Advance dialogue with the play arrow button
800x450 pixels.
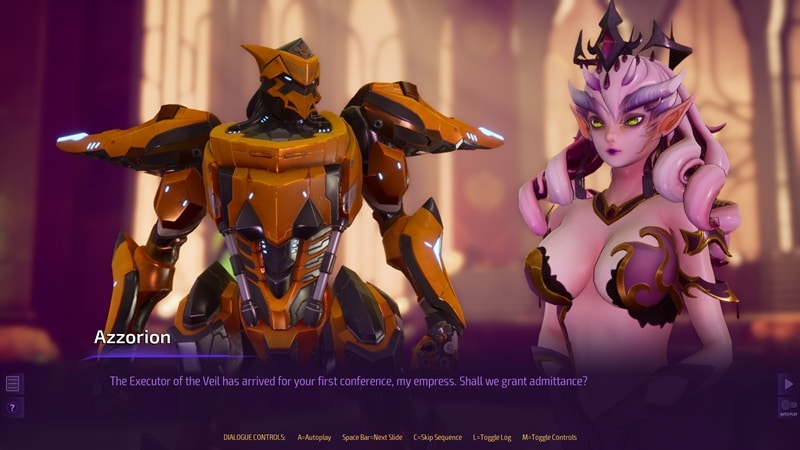point(787,383)
